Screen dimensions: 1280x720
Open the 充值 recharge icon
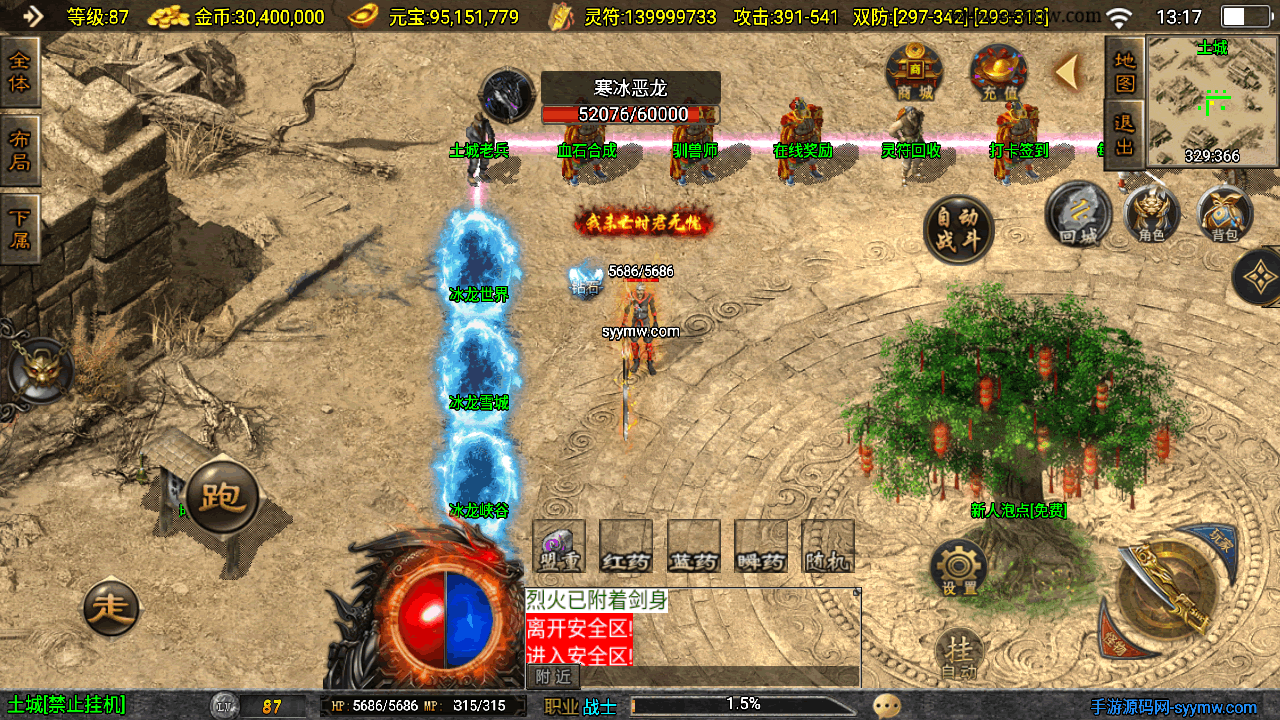(x=998, y=73)
